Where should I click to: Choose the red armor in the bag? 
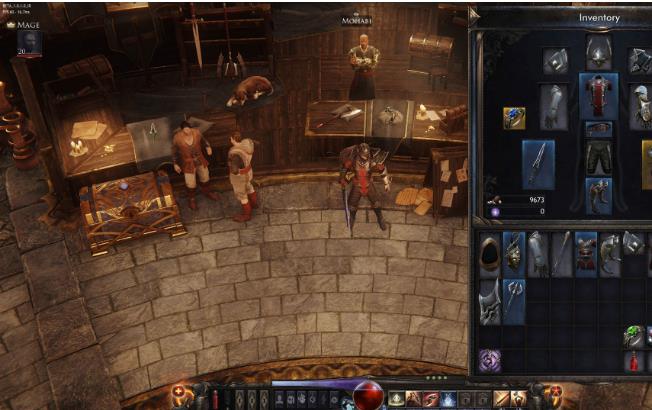pos(586,254)
